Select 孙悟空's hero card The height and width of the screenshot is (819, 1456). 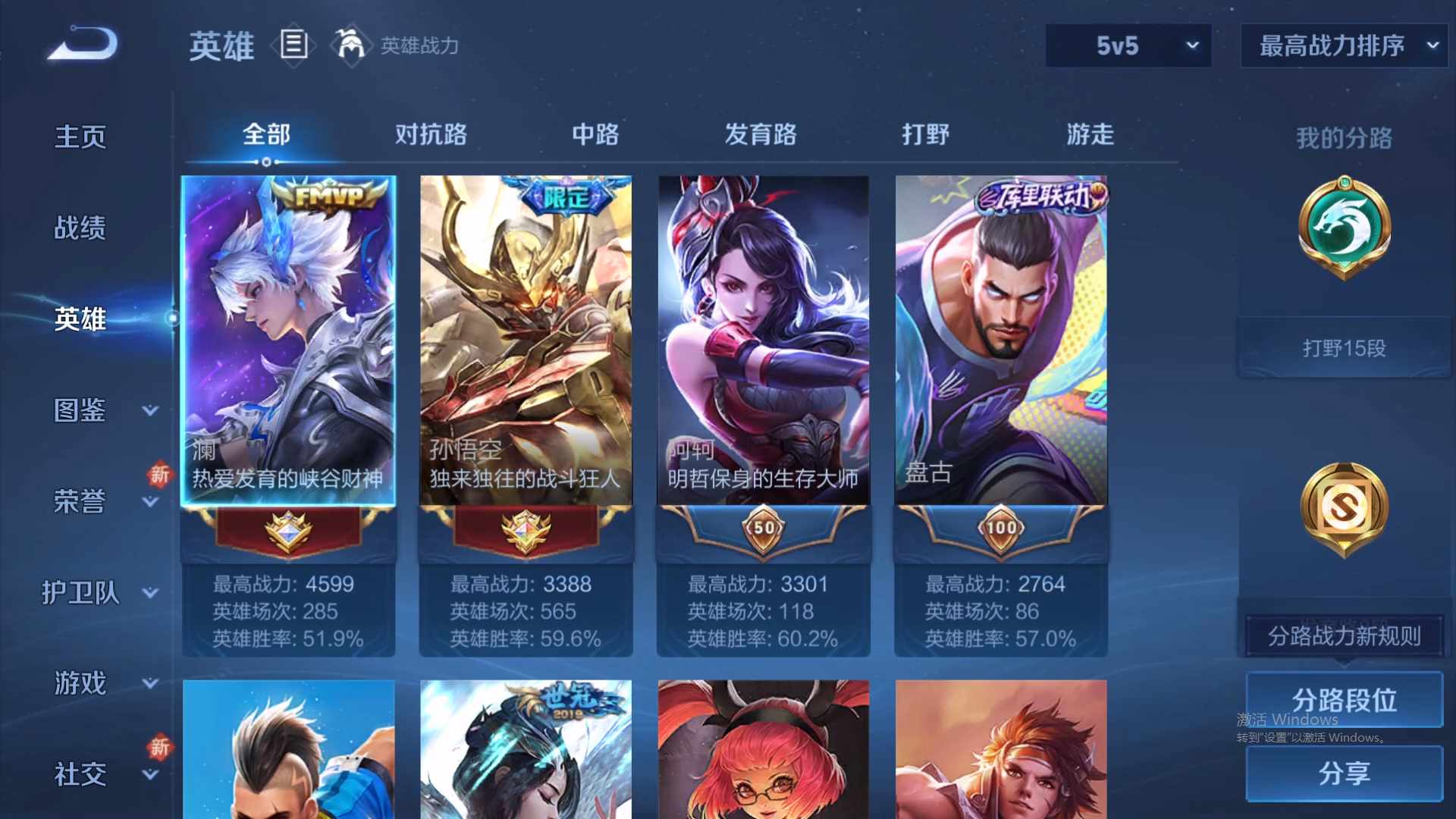pos(525,341)
